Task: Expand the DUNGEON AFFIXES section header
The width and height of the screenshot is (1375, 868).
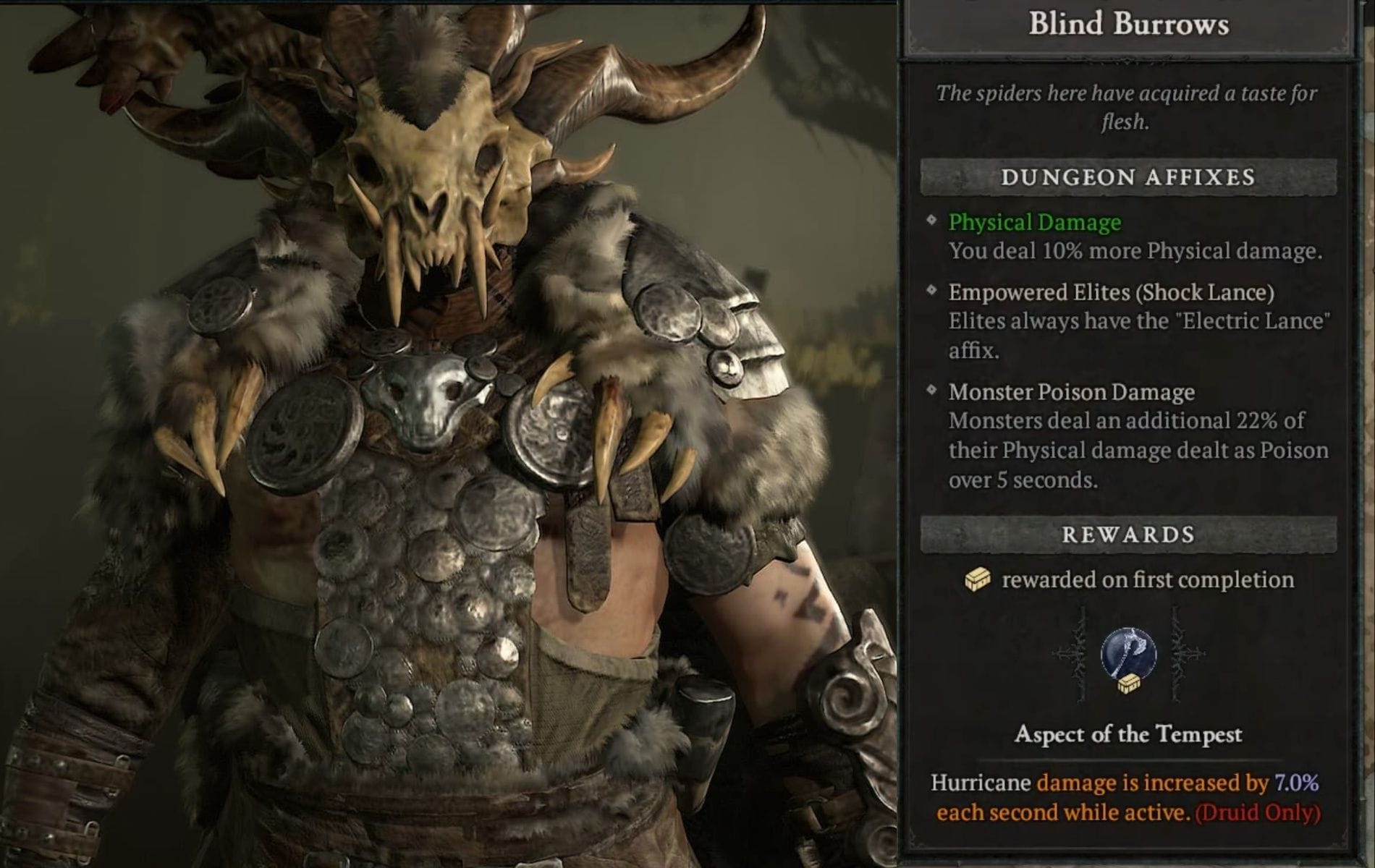Action: coord(1129,176)
